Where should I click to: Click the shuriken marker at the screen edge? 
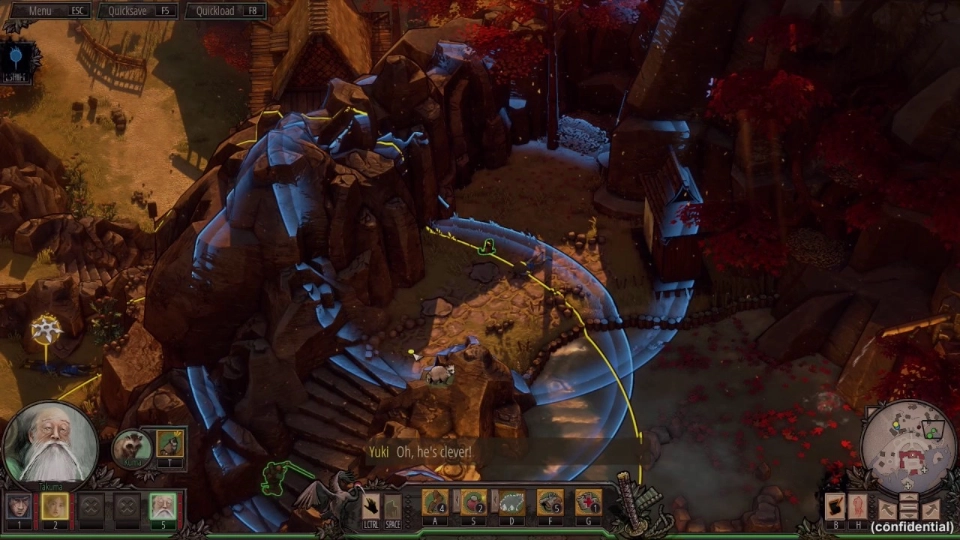45,329
